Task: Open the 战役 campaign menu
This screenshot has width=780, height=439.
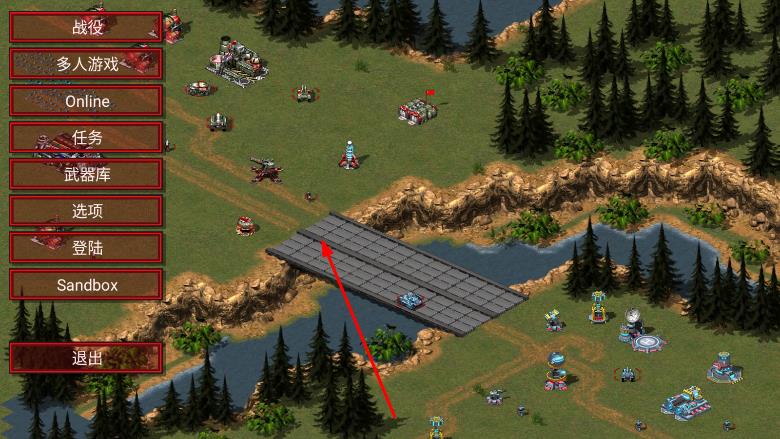Action: pyautogui.click(x=86, y=27)
